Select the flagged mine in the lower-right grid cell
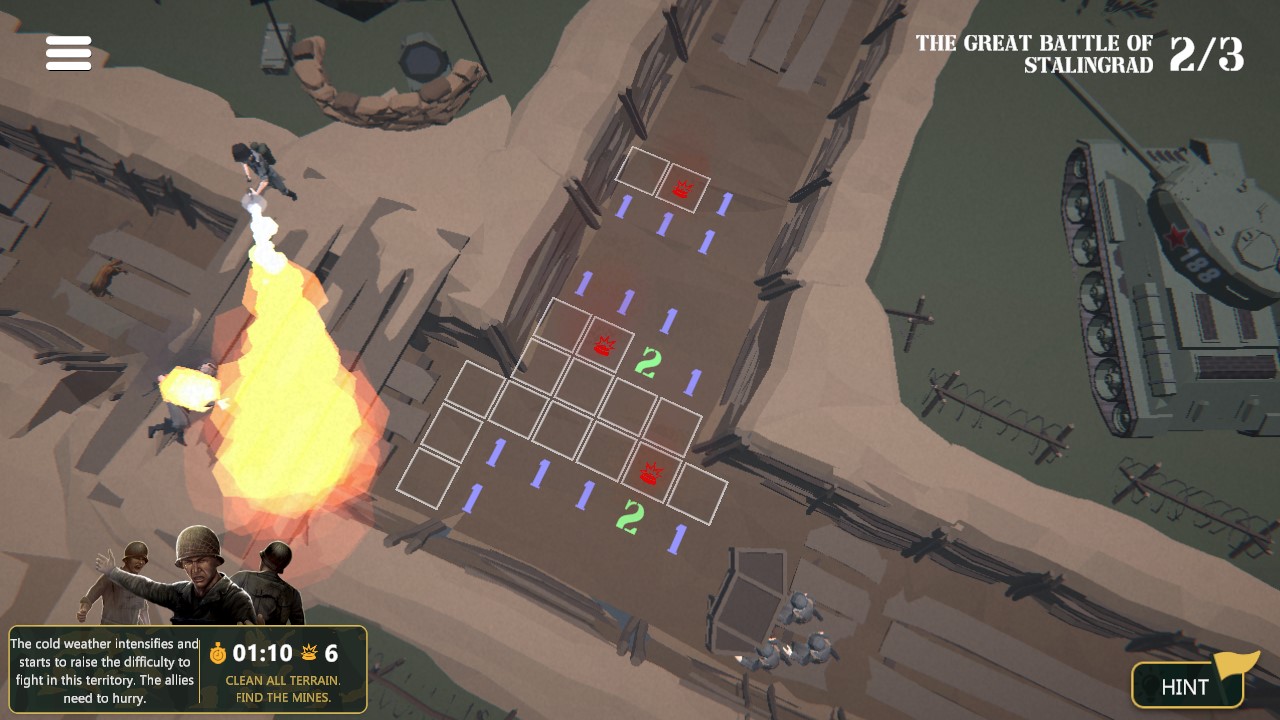Screen dimensions: 1280x720 [x=649, y=470]
